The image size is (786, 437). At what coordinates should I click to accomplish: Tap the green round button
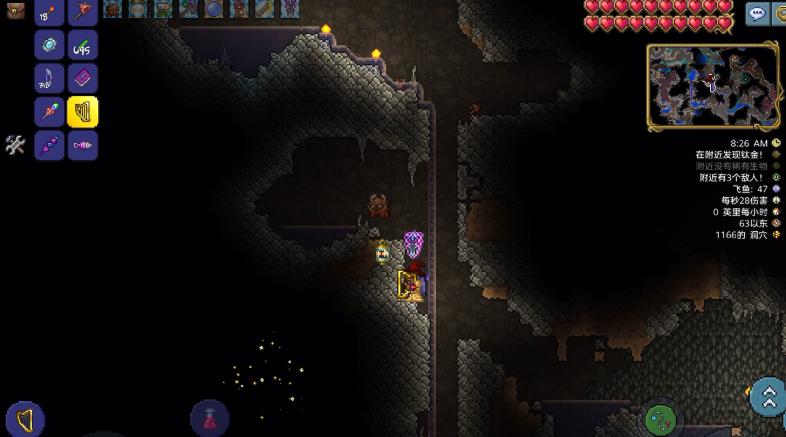coord(660,420)
